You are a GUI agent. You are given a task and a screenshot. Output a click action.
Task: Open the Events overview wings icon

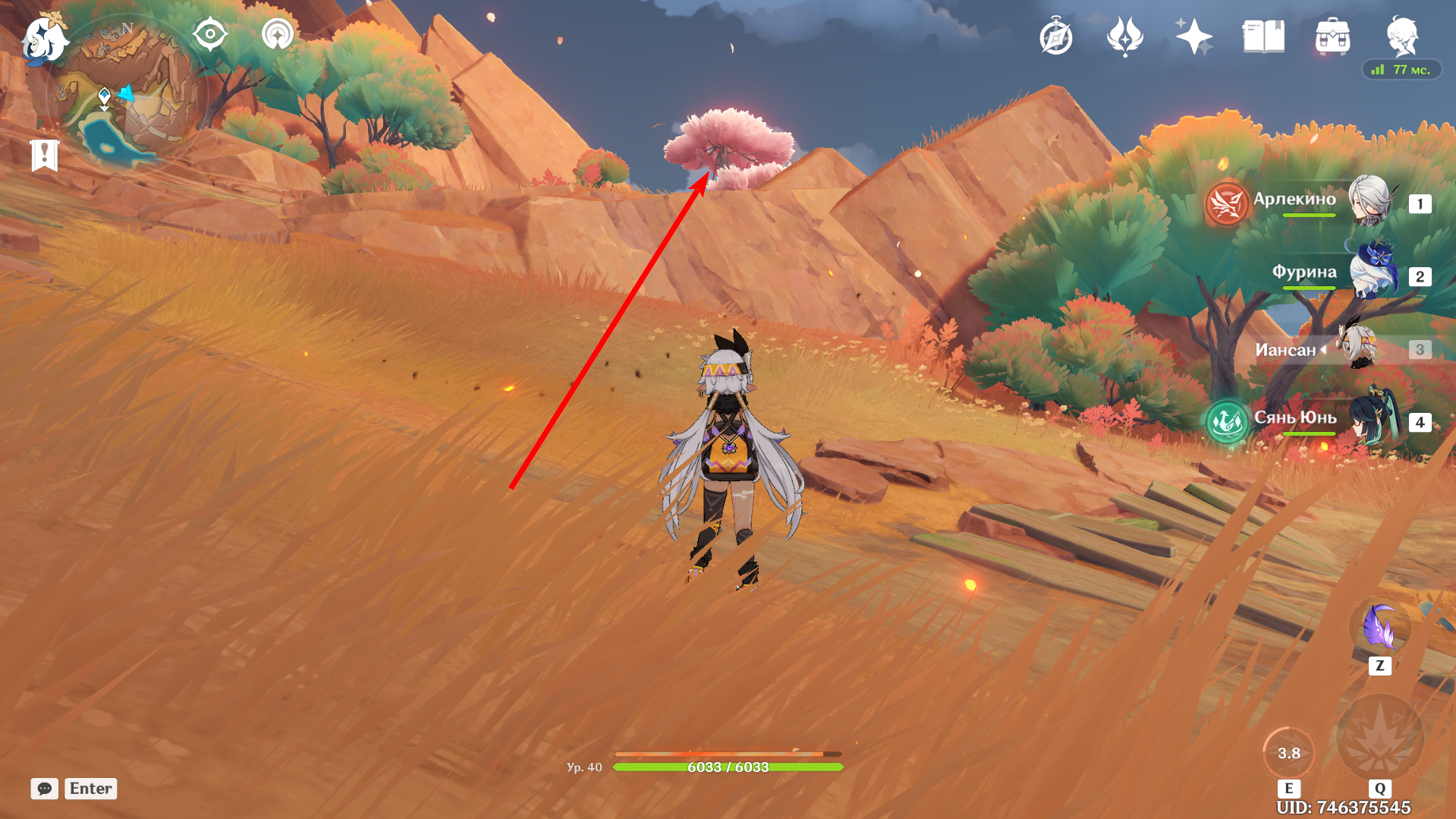(x=1125, y=37)
